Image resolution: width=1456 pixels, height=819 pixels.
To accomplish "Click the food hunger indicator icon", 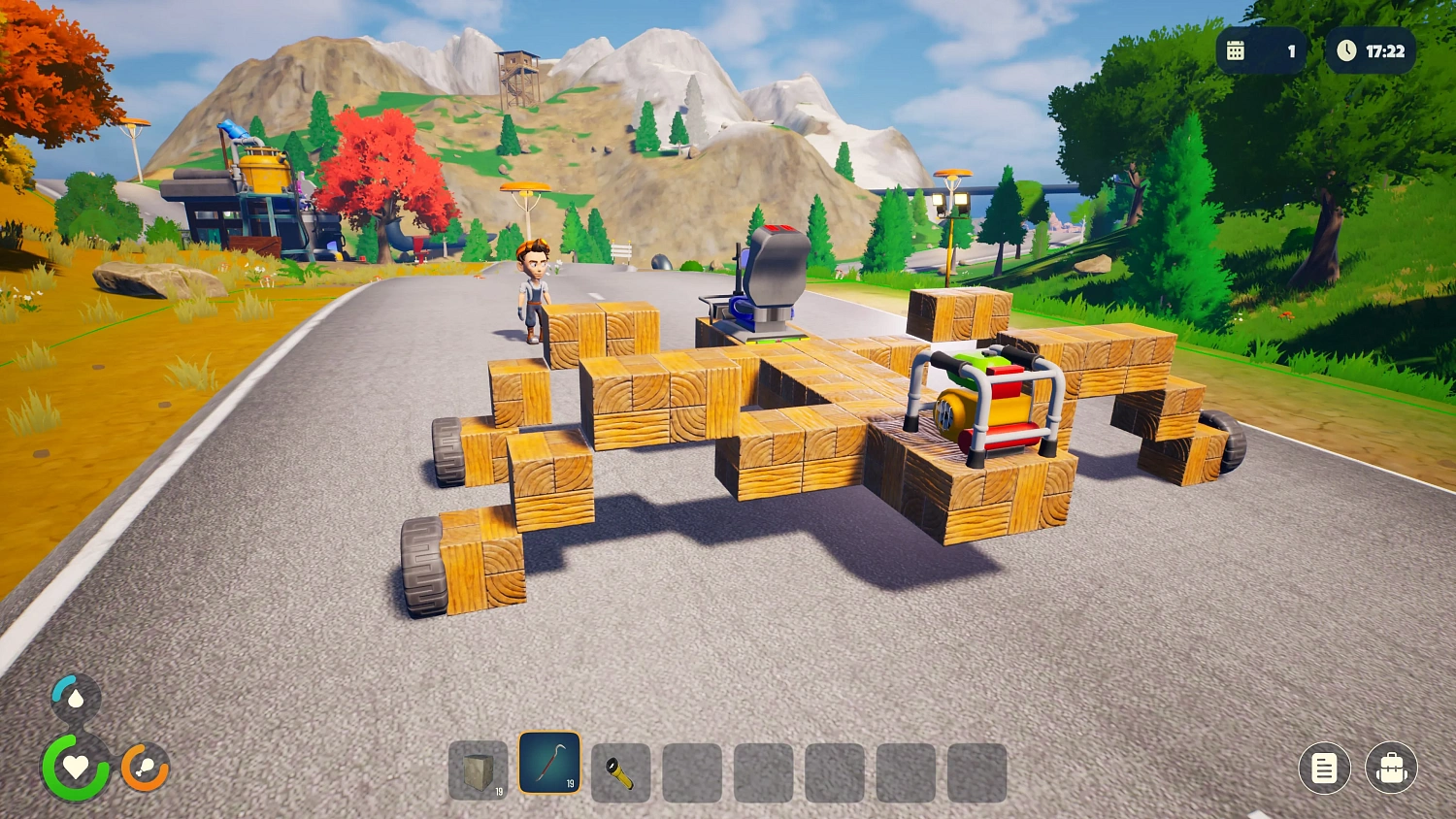I will [x=144, y=769].
